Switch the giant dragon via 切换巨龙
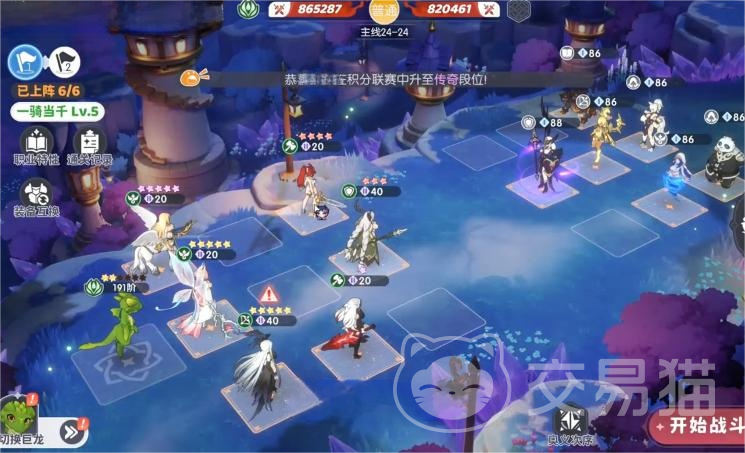 point(20,420)
